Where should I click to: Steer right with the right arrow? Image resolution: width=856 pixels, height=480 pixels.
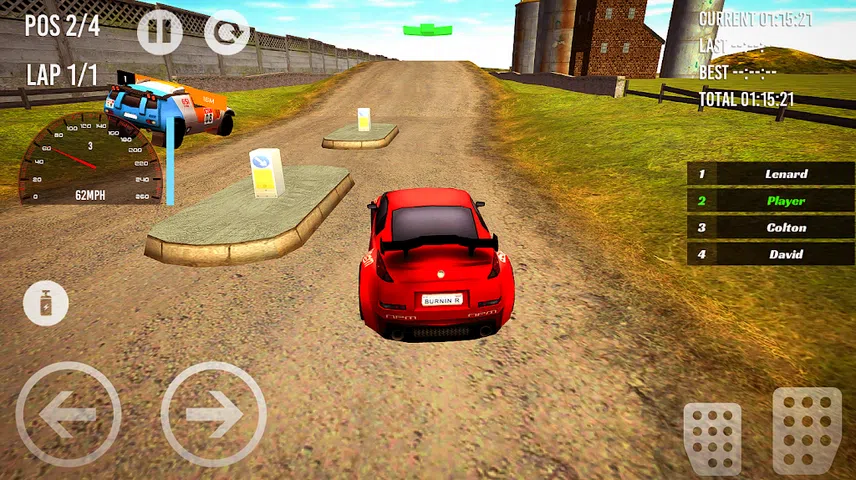tap(213, 414)
